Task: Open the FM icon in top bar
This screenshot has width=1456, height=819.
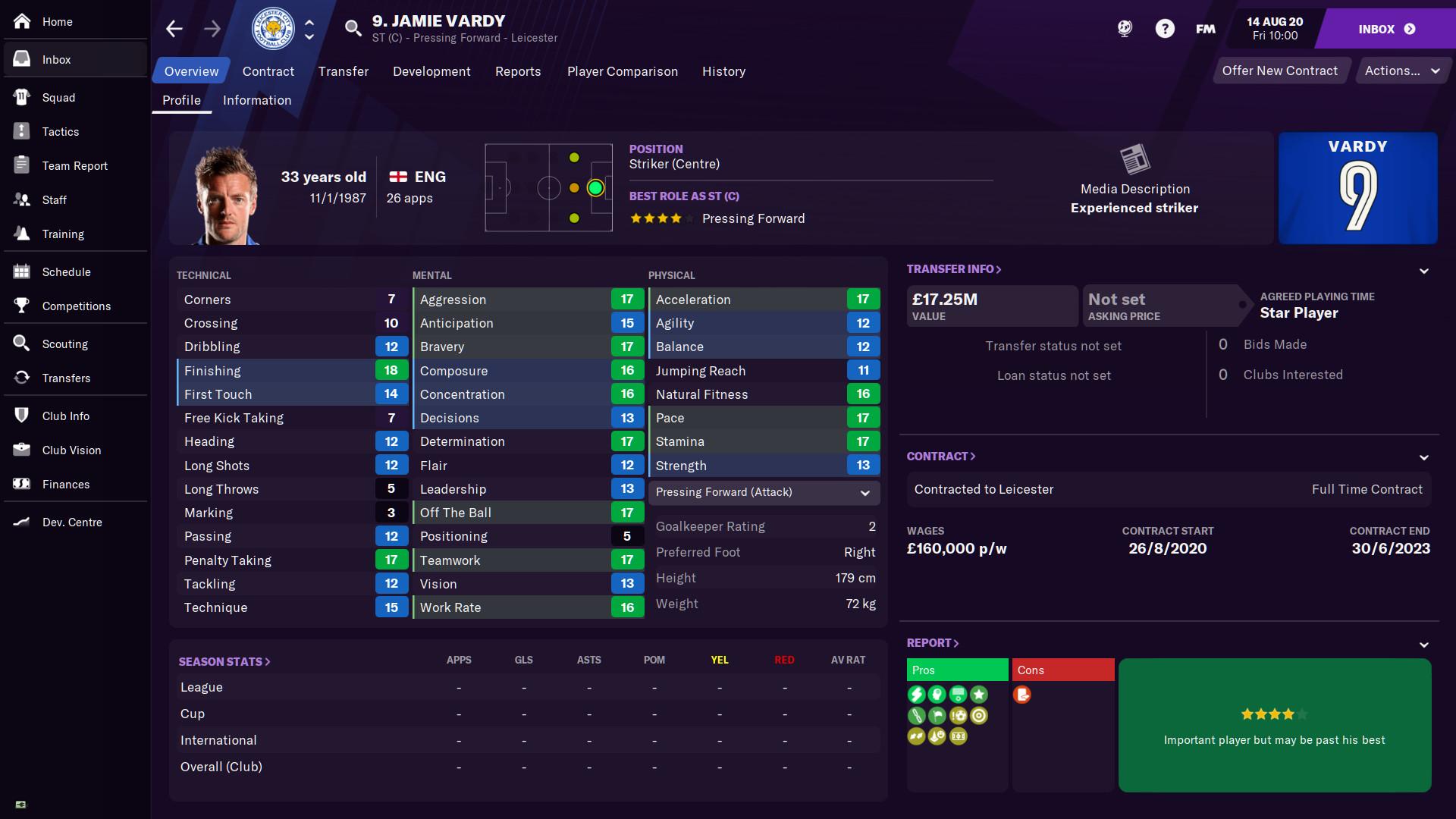Action: 1204,28
